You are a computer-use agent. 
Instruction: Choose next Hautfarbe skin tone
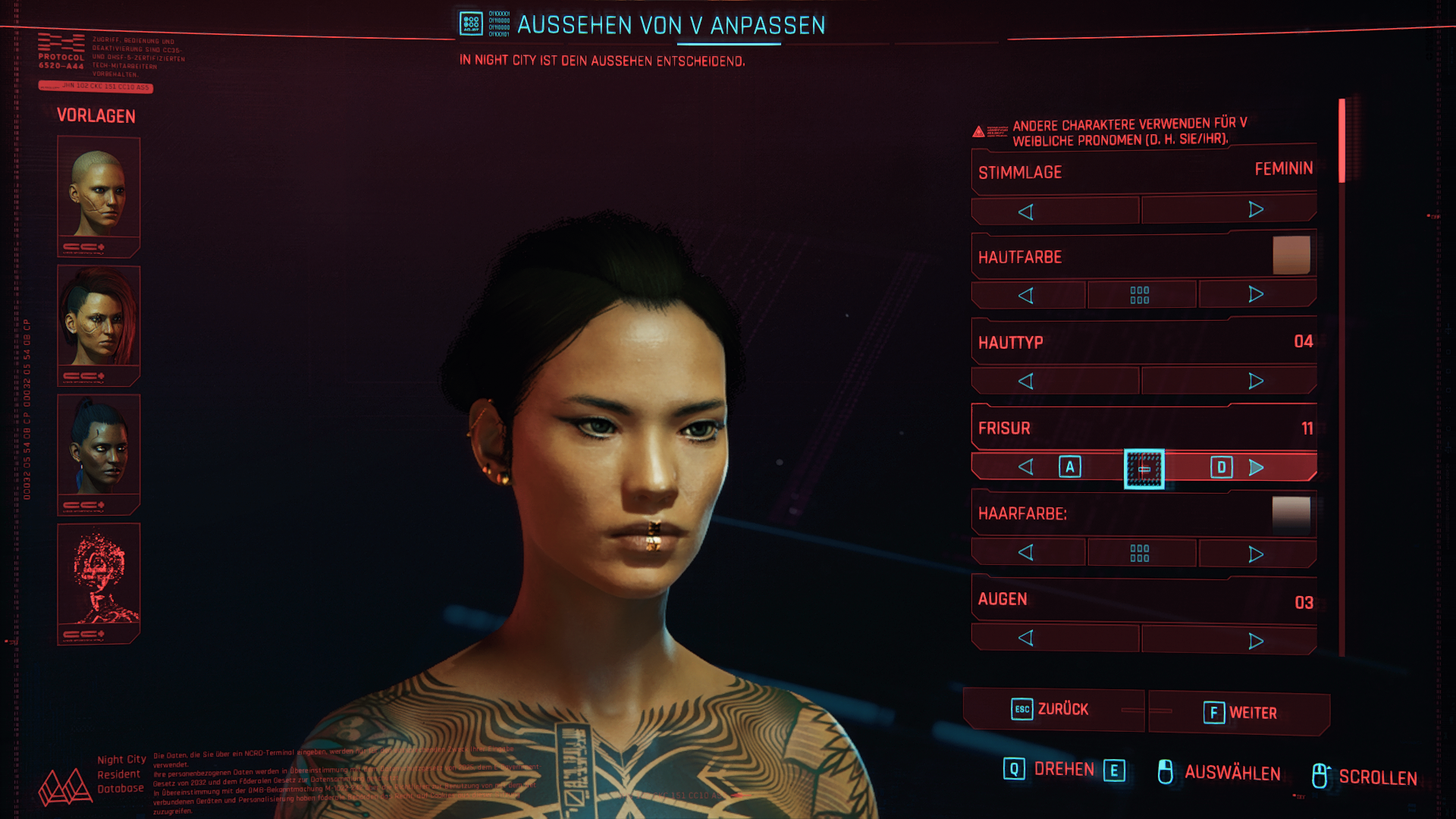1256,294
